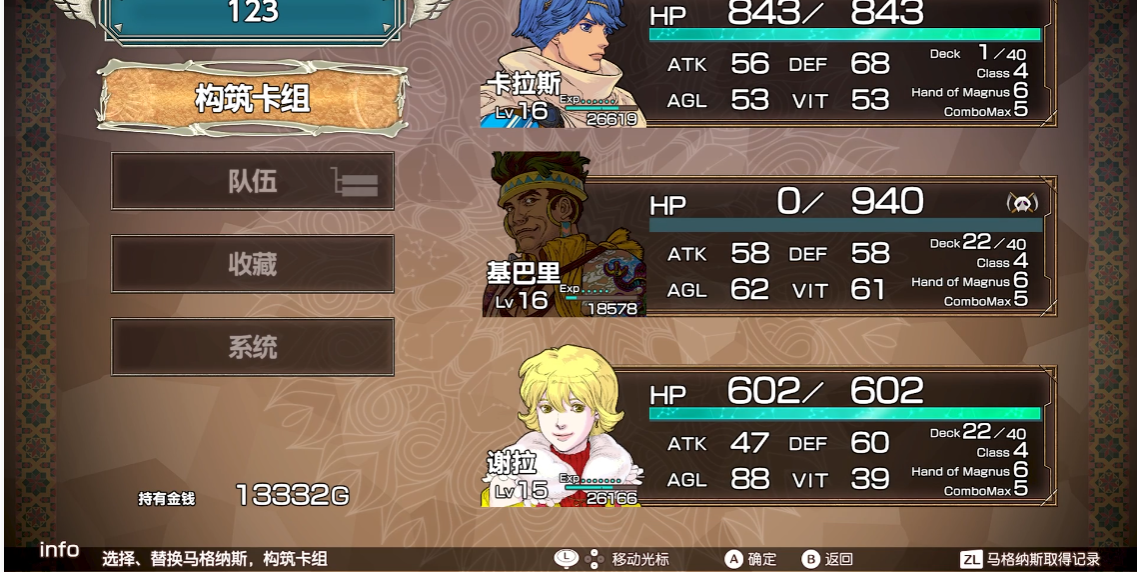Select the 队伍 party menu entry

[x=252, y=182]
